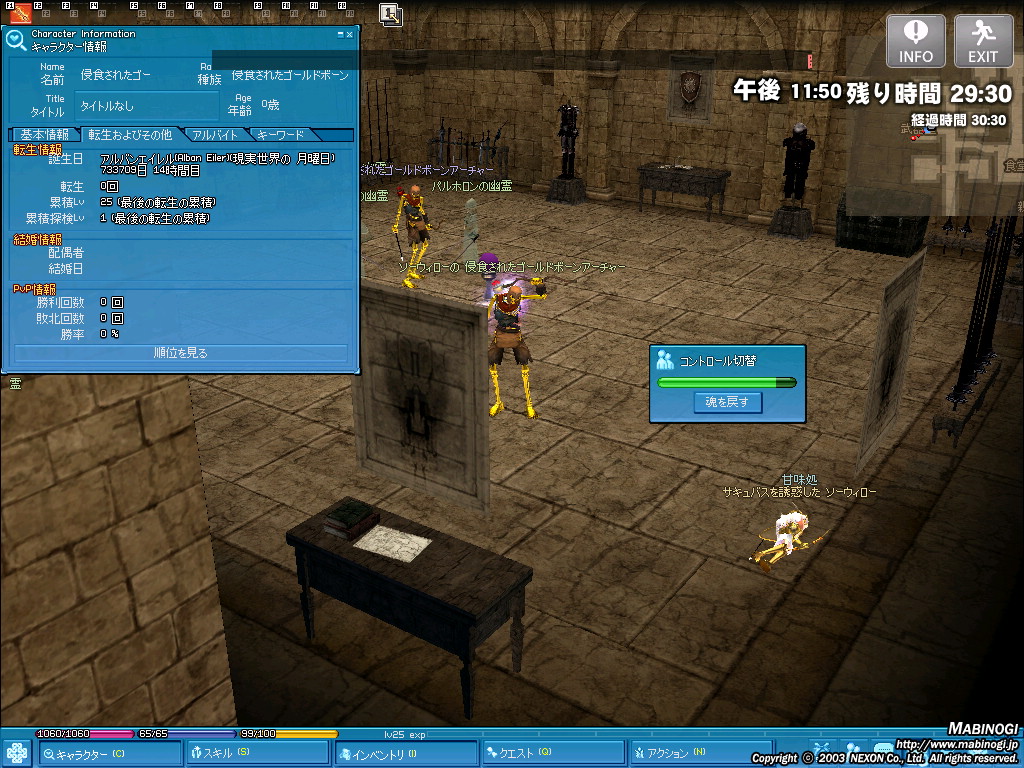Open the インベントリ menu
Image resolution: width=1024 pixels, height=768 pixels.
405,753
